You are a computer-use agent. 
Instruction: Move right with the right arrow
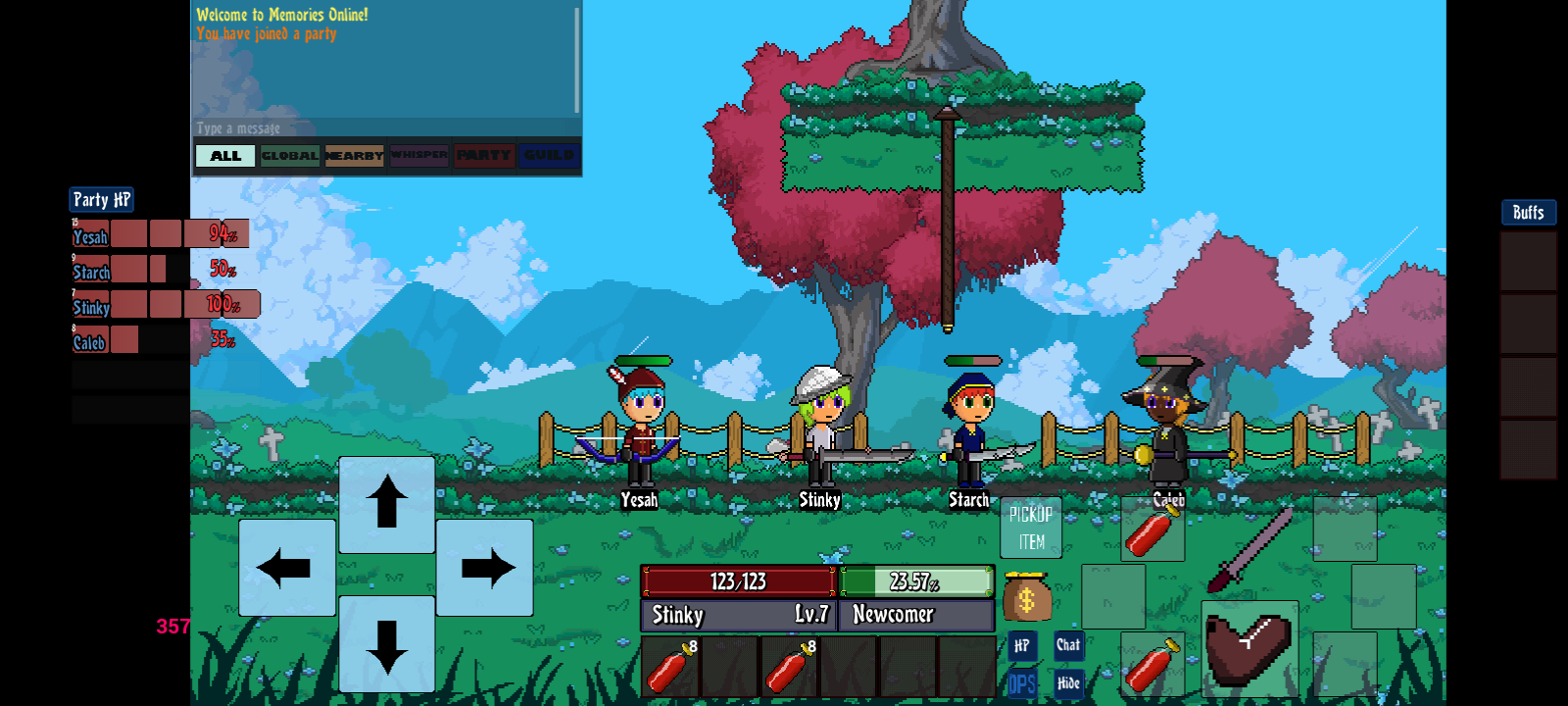485,568
